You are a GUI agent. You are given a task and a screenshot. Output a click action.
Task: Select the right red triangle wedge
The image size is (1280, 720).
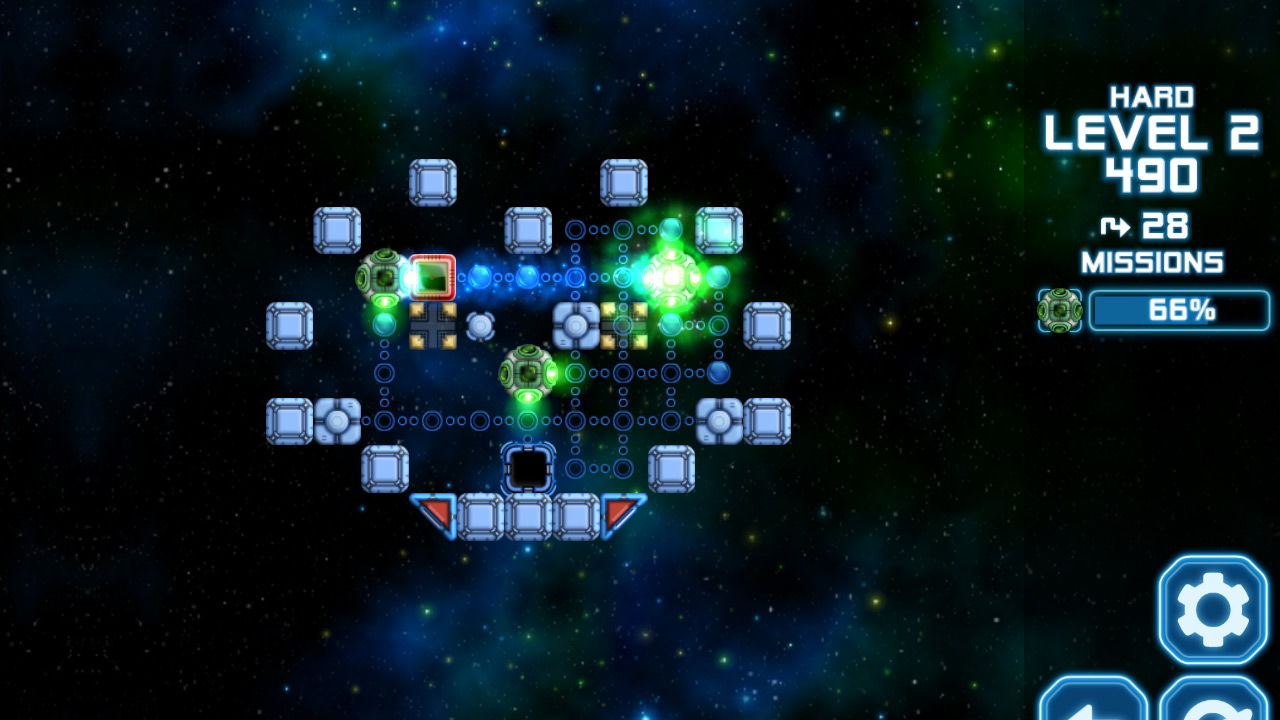[617, 509]
